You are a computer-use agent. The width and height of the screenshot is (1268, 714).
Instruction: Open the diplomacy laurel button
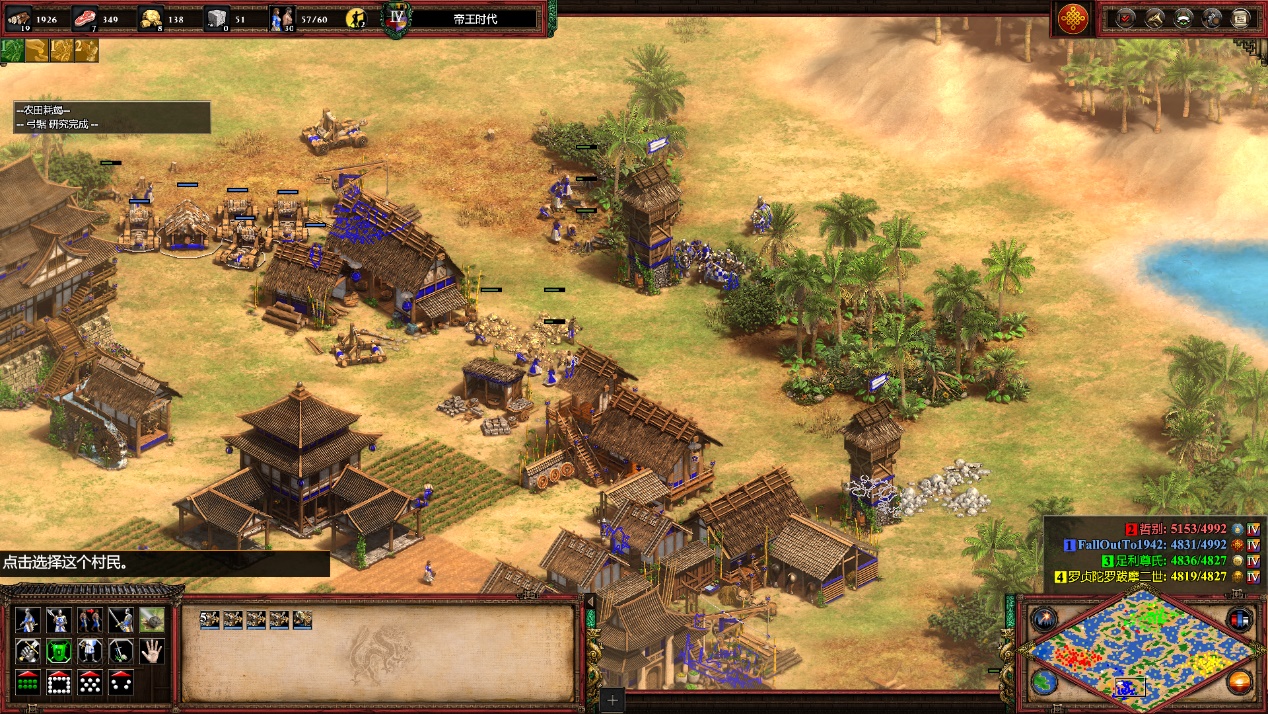[x=1183, y=18]
